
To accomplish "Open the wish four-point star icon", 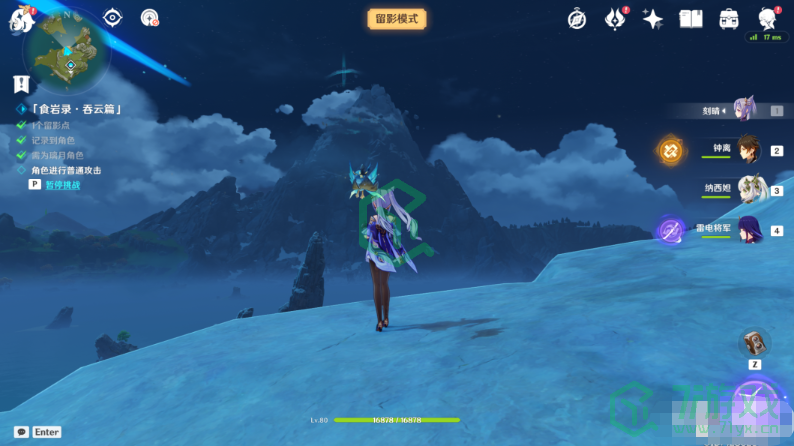I will (x=653, y=18).
